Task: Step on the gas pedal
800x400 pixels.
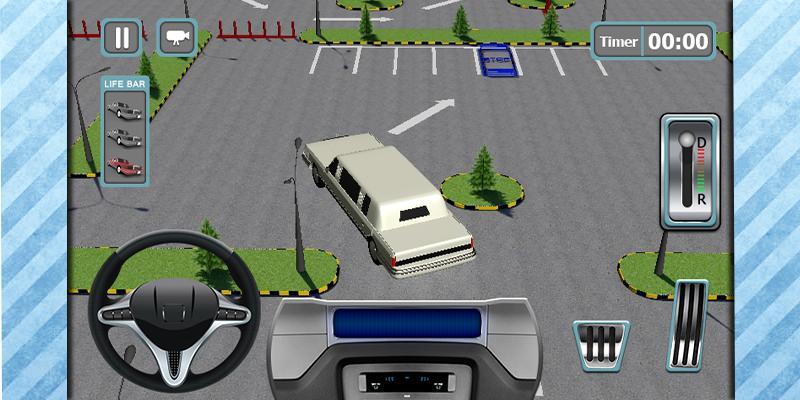Action: [x=686, y=324]
